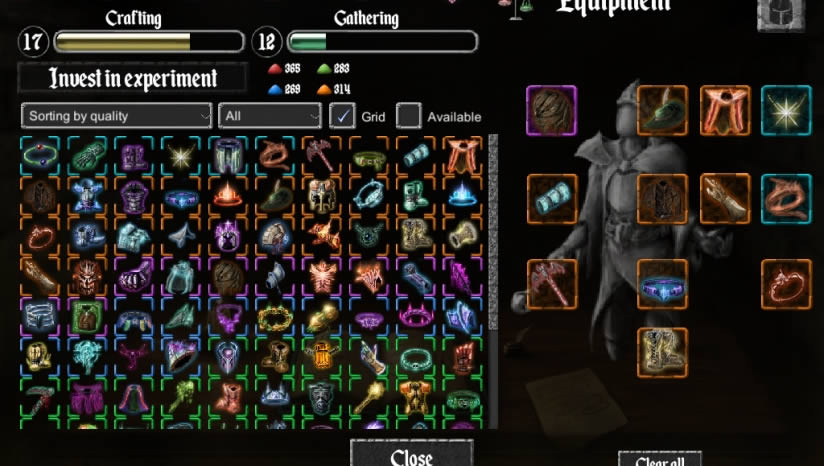The width and height of the screenshot is (824, 466).
Task: Select the equipped purple-bordered helmet slot
Action: pyautogui.click(x=551, y=110)
